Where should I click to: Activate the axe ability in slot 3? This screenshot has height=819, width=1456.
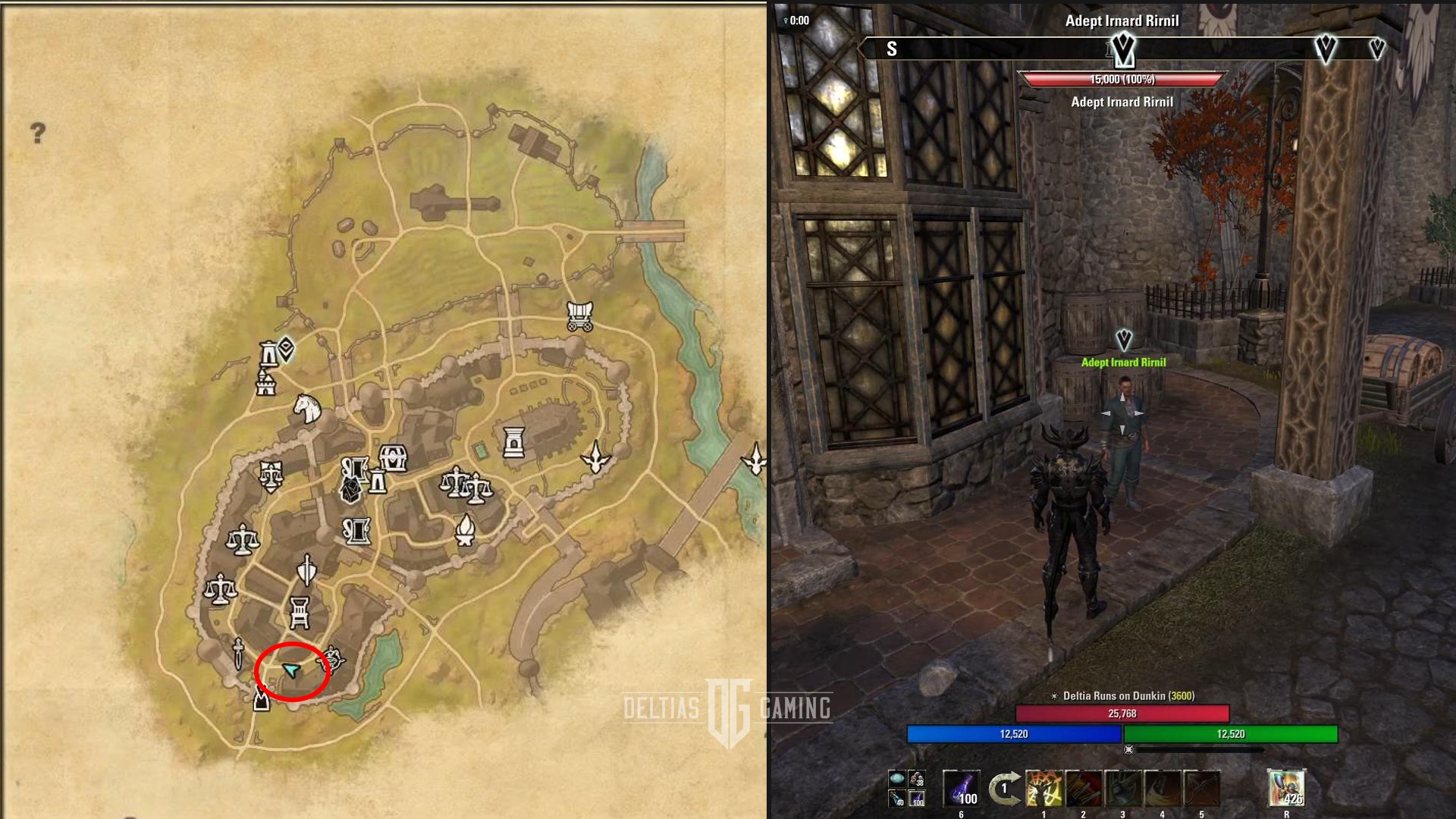1122,789
